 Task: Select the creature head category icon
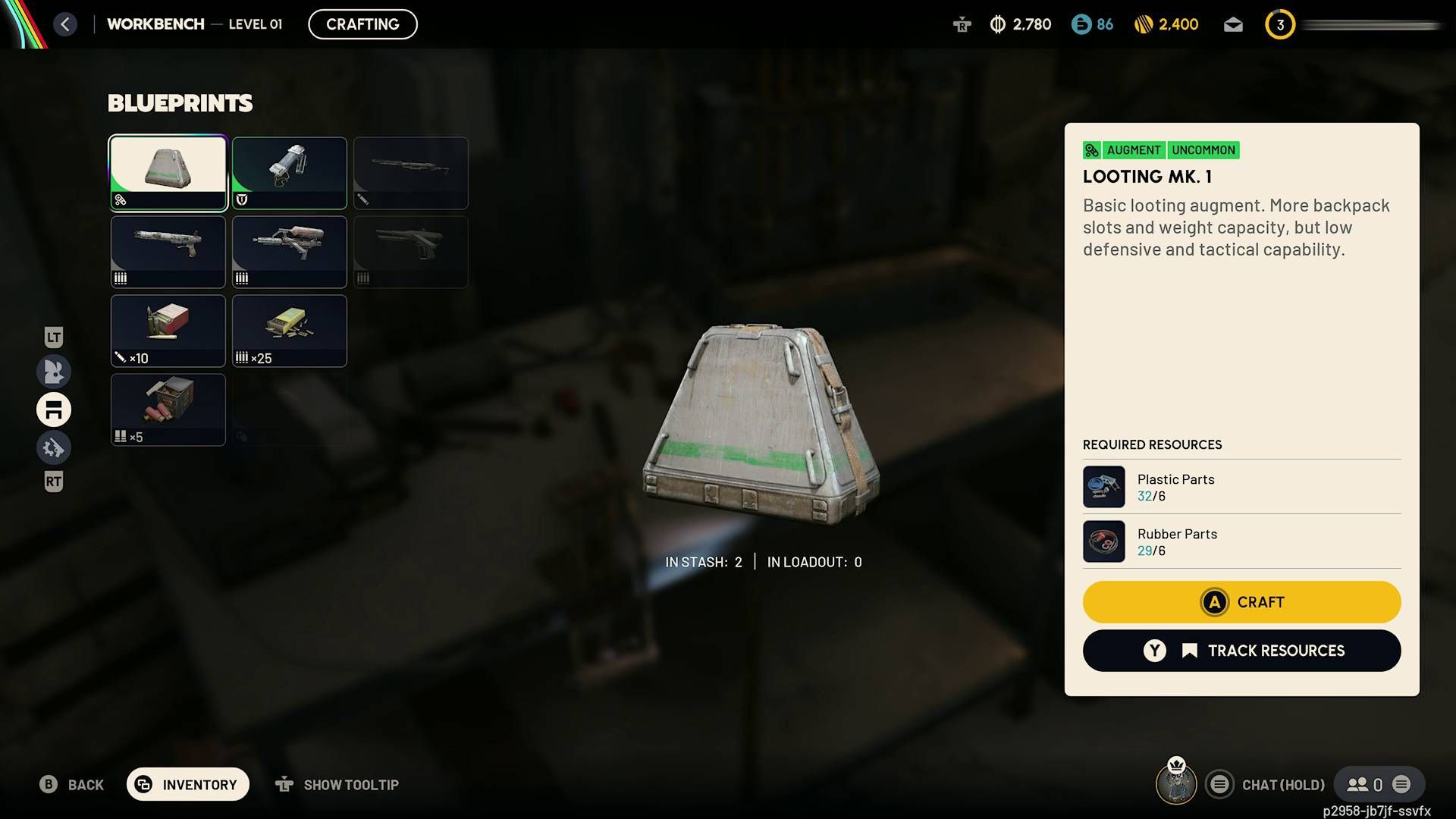click(54, 372)
